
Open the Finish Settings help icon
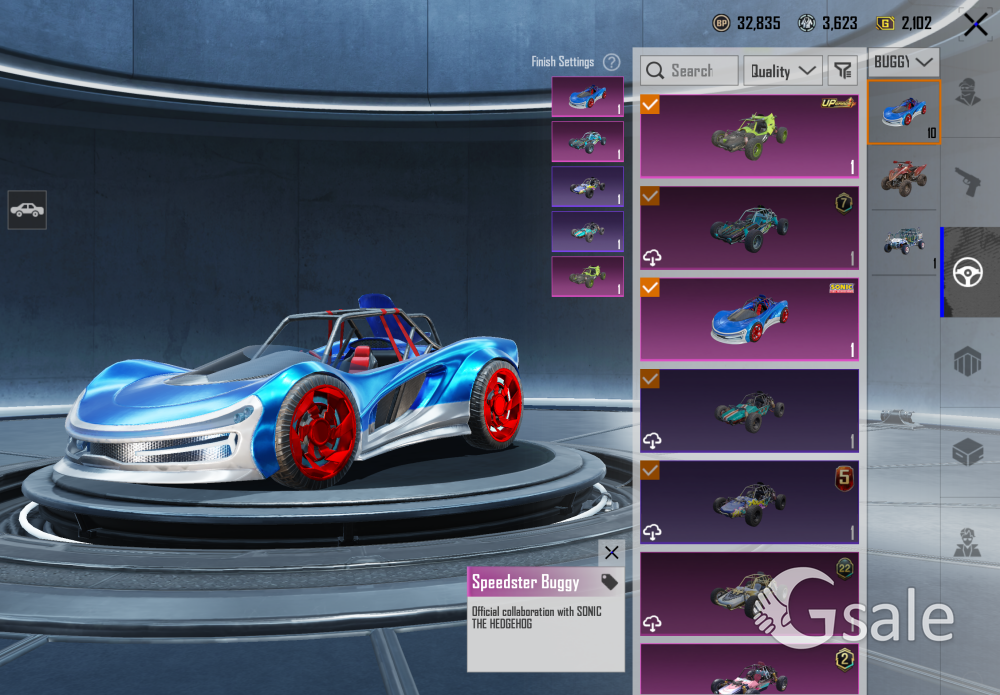(x=611, y=62)
